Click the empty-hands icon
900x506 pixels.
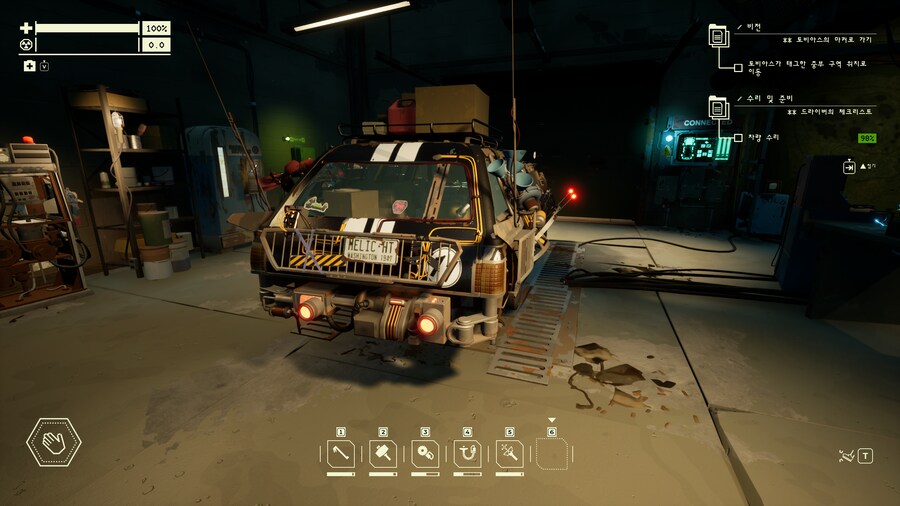pyautogui.click(x=54, y=441)
